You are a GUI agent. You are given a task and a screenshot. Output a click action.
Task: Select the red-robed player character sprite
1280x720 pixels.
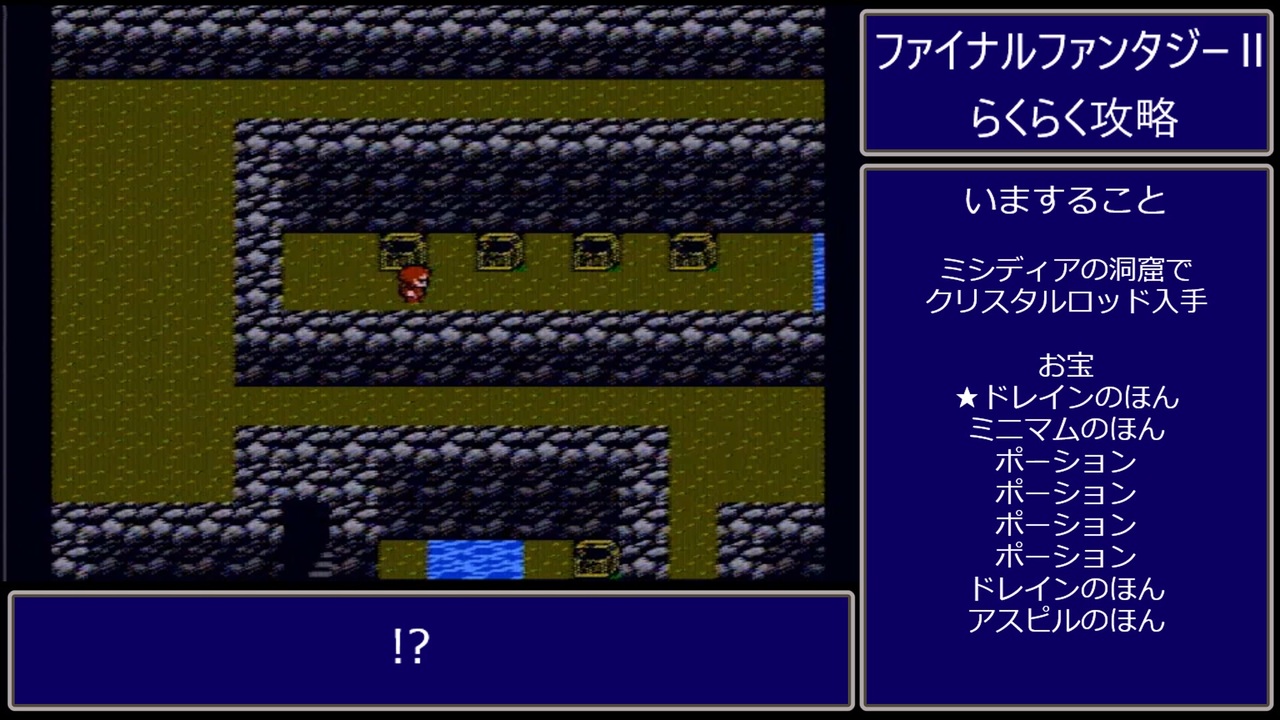point(411,283)
